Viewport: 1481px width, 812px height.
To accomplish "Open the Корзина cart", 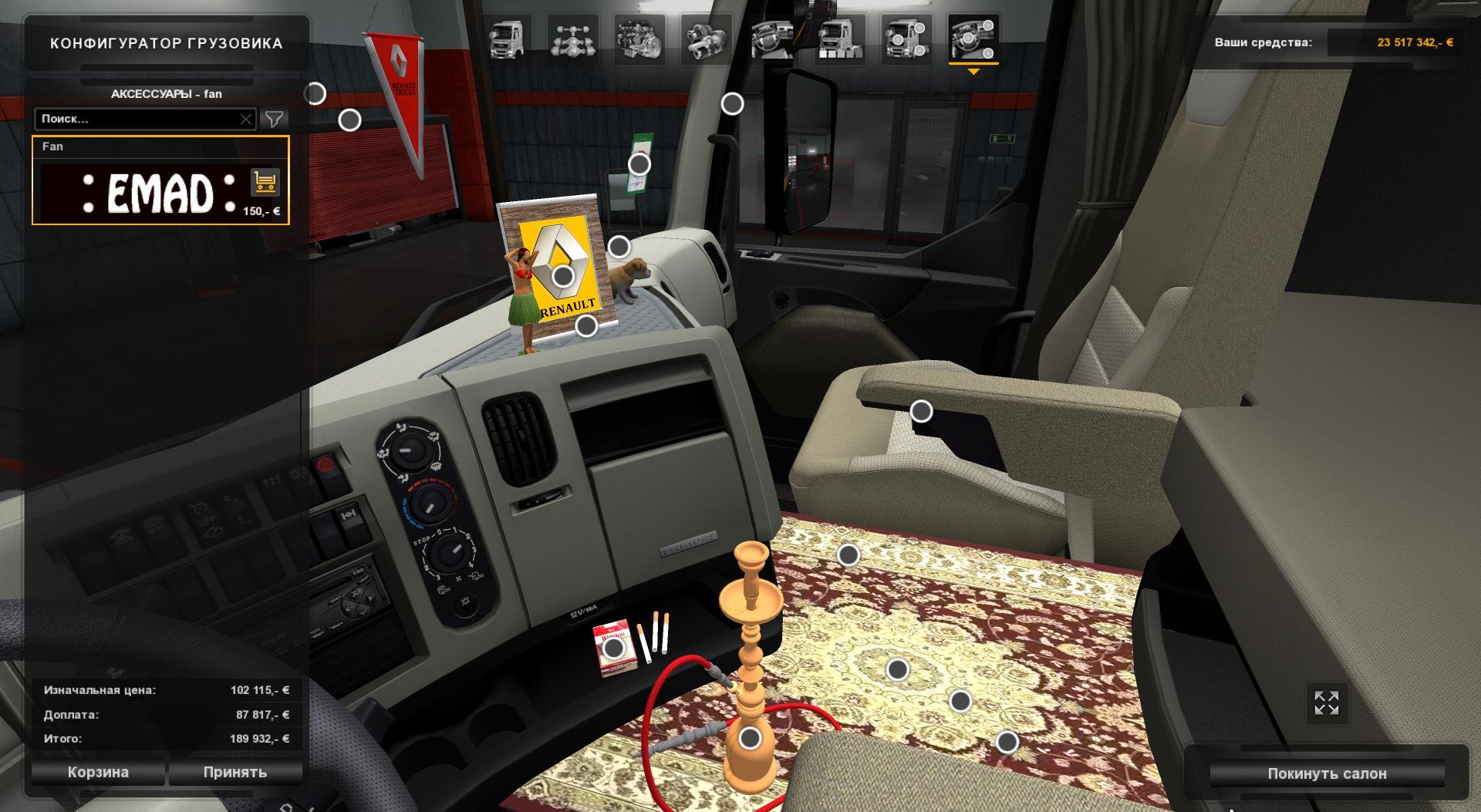I will click(x=98, y=772).
